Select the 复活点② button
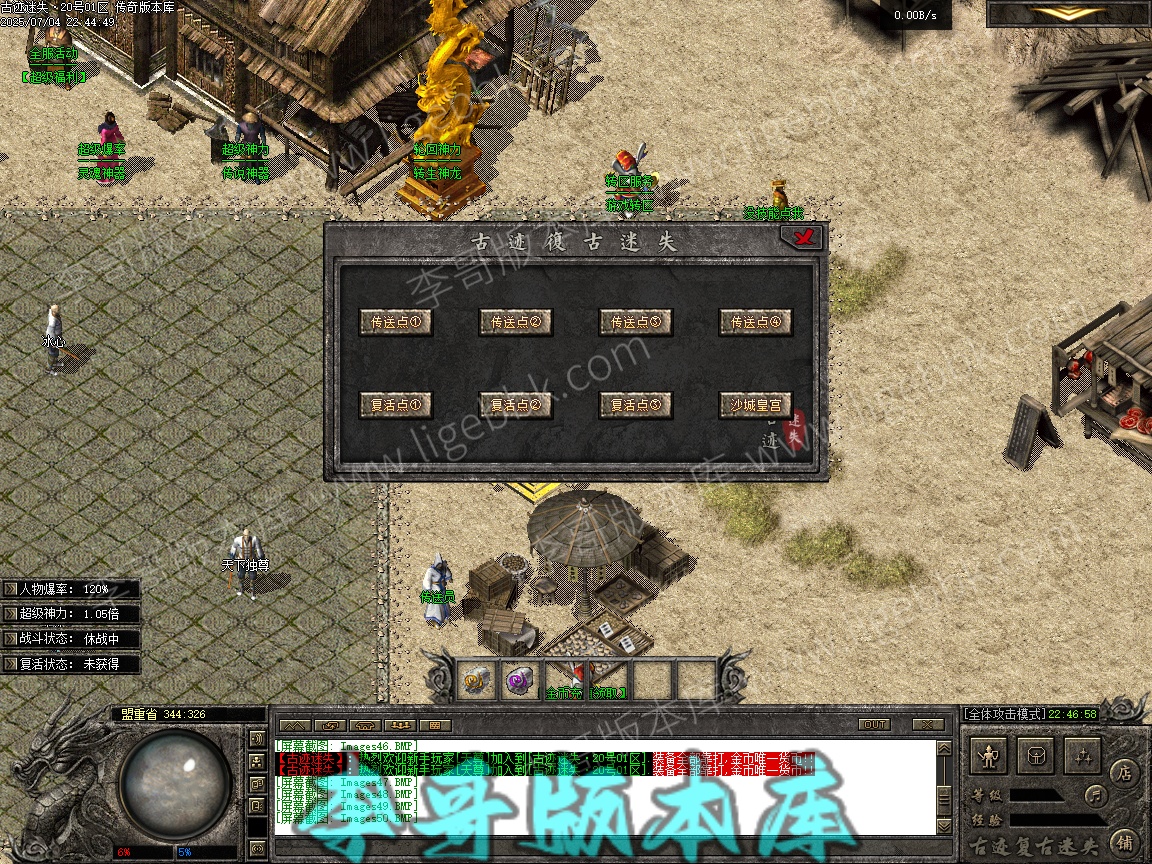Image resolution: width=1152 pixels, height=864 pixels. point(516,405)
